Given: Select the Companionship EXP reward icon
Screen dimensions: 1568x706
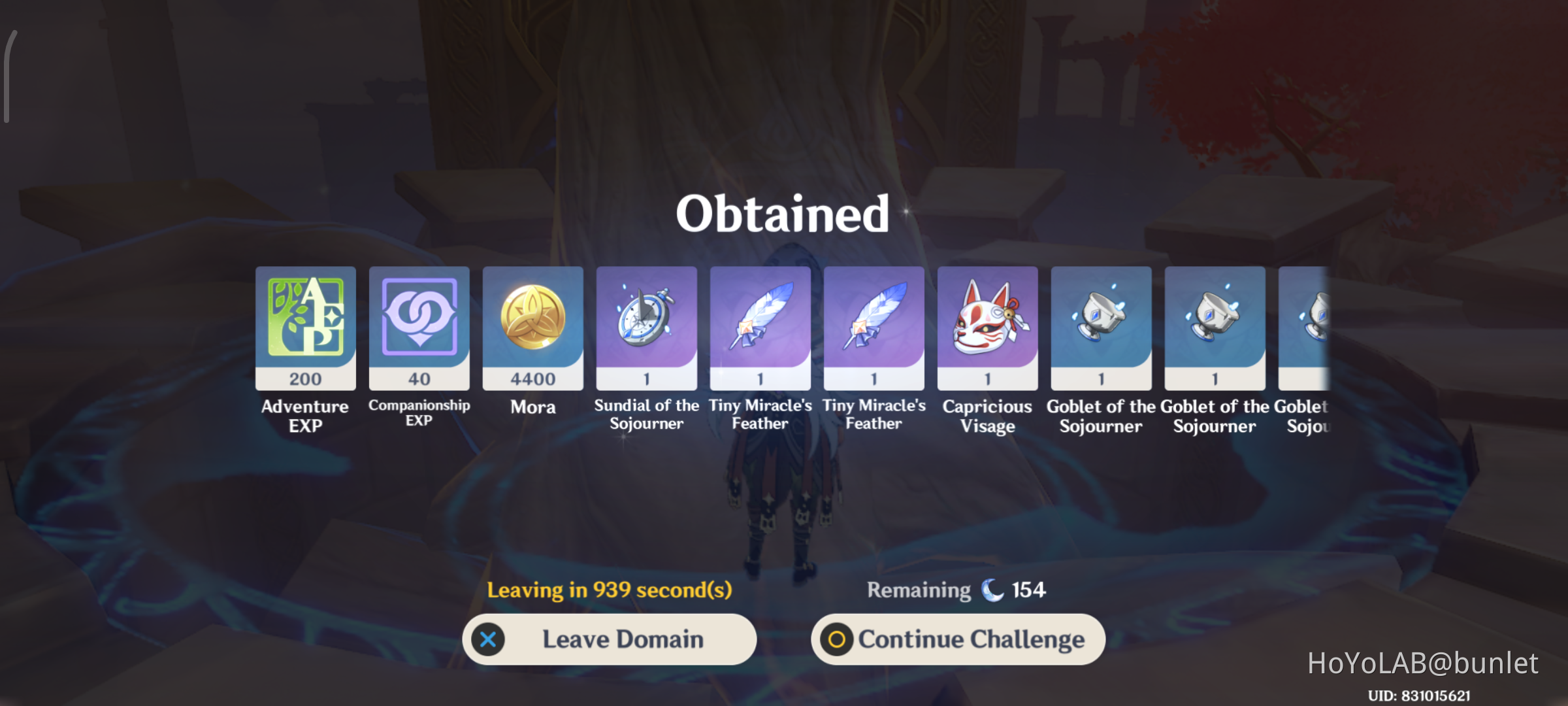Looking at the screenshot, I should (419, 324).
